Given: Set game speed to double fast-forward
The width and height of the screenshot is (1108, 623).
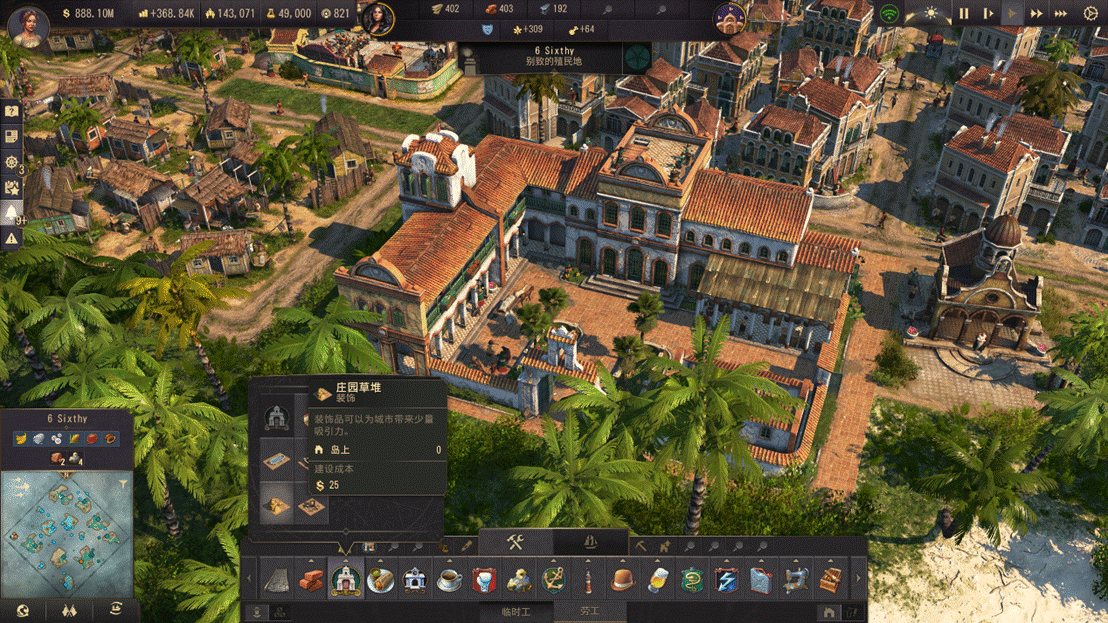Looking at the screenshot, I should click(x=1037, y=14).
